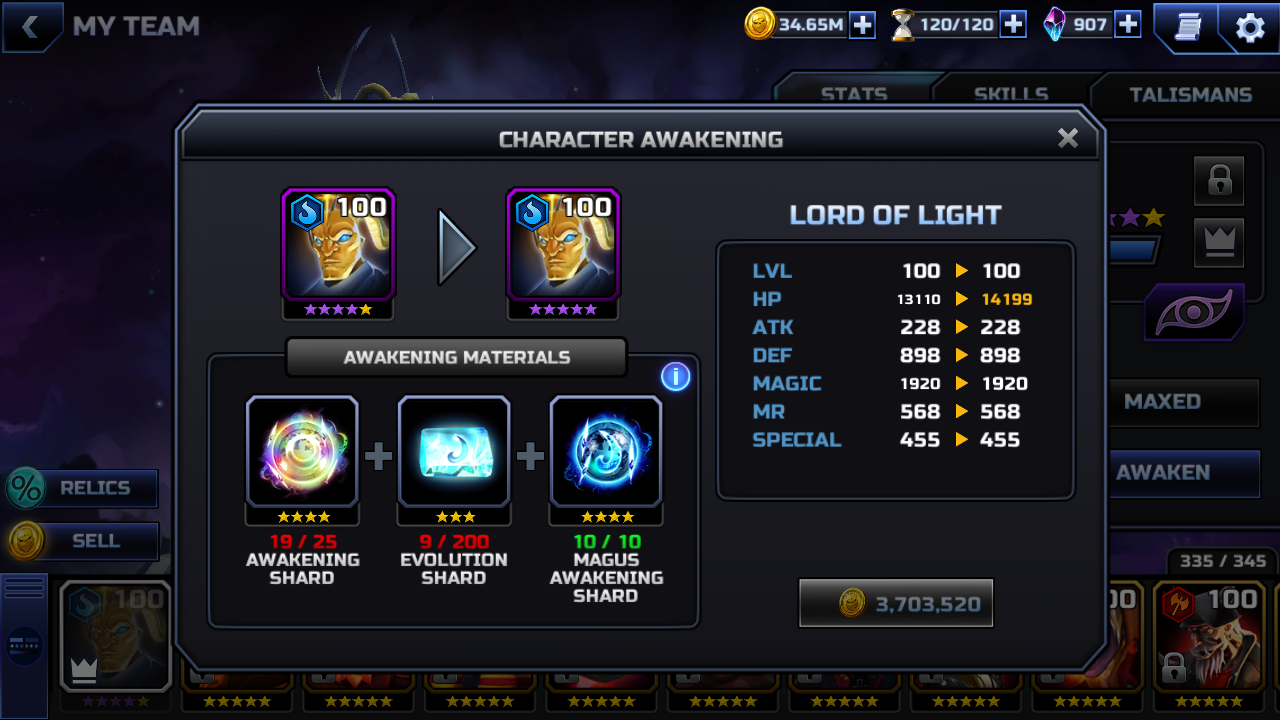The image size is (1280, 720).
Task: Go back from My Team screen
Action: coord(30,27)
